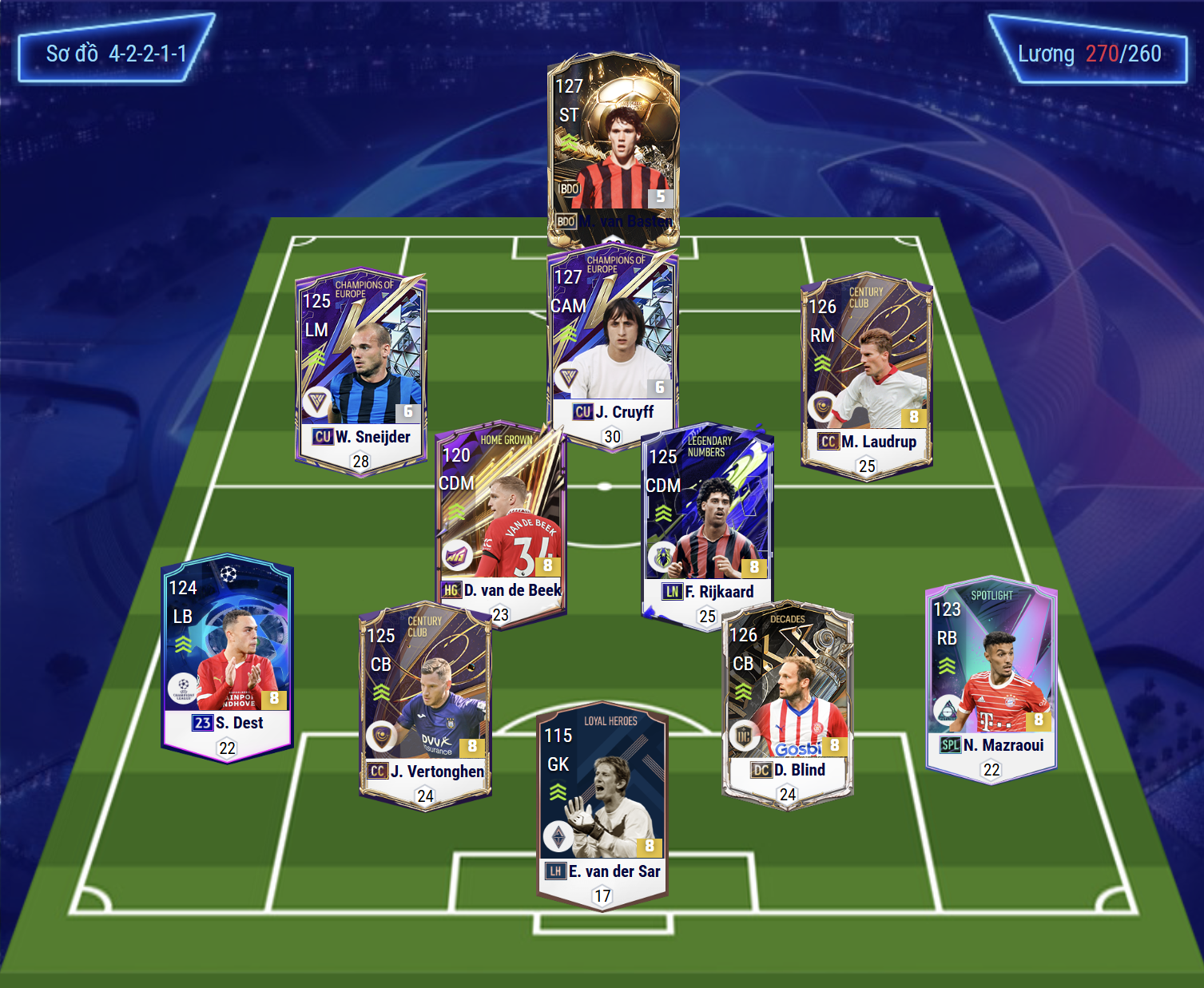1204x988 pixels.
Task: Pick J. Vertonghen centre back card
Action: pos(425,703)
